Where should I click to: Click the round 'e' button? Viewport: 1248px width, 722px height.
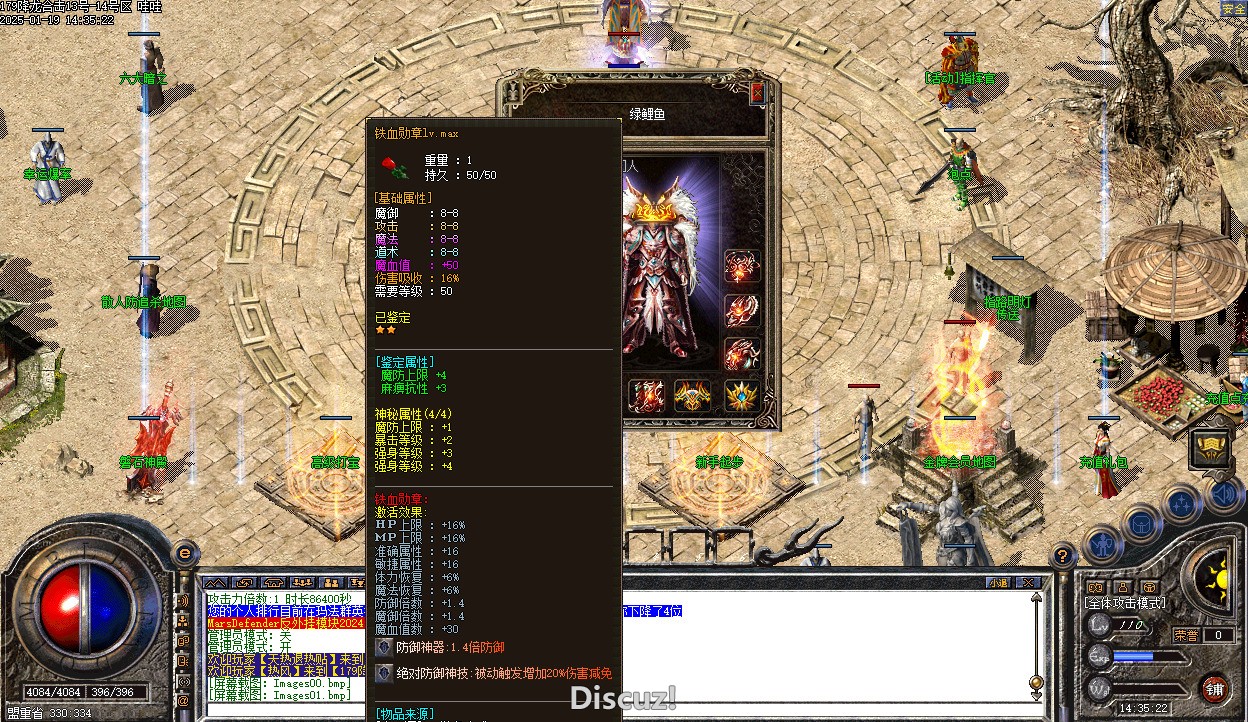[184, 553]
